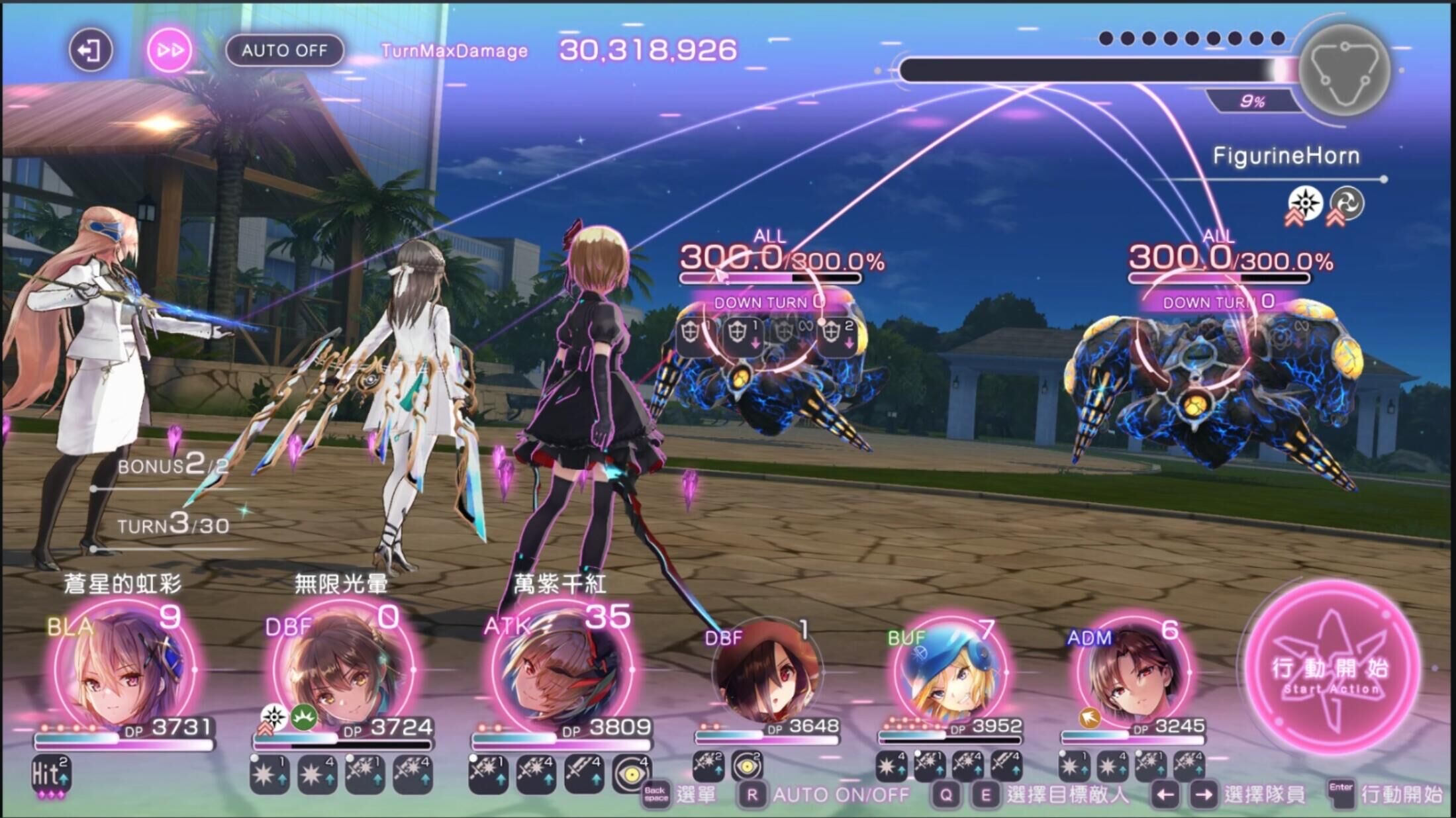The image size is (1456, 818).
Task: Switch the AUTO OFF toggle
Action: point(285,50)
